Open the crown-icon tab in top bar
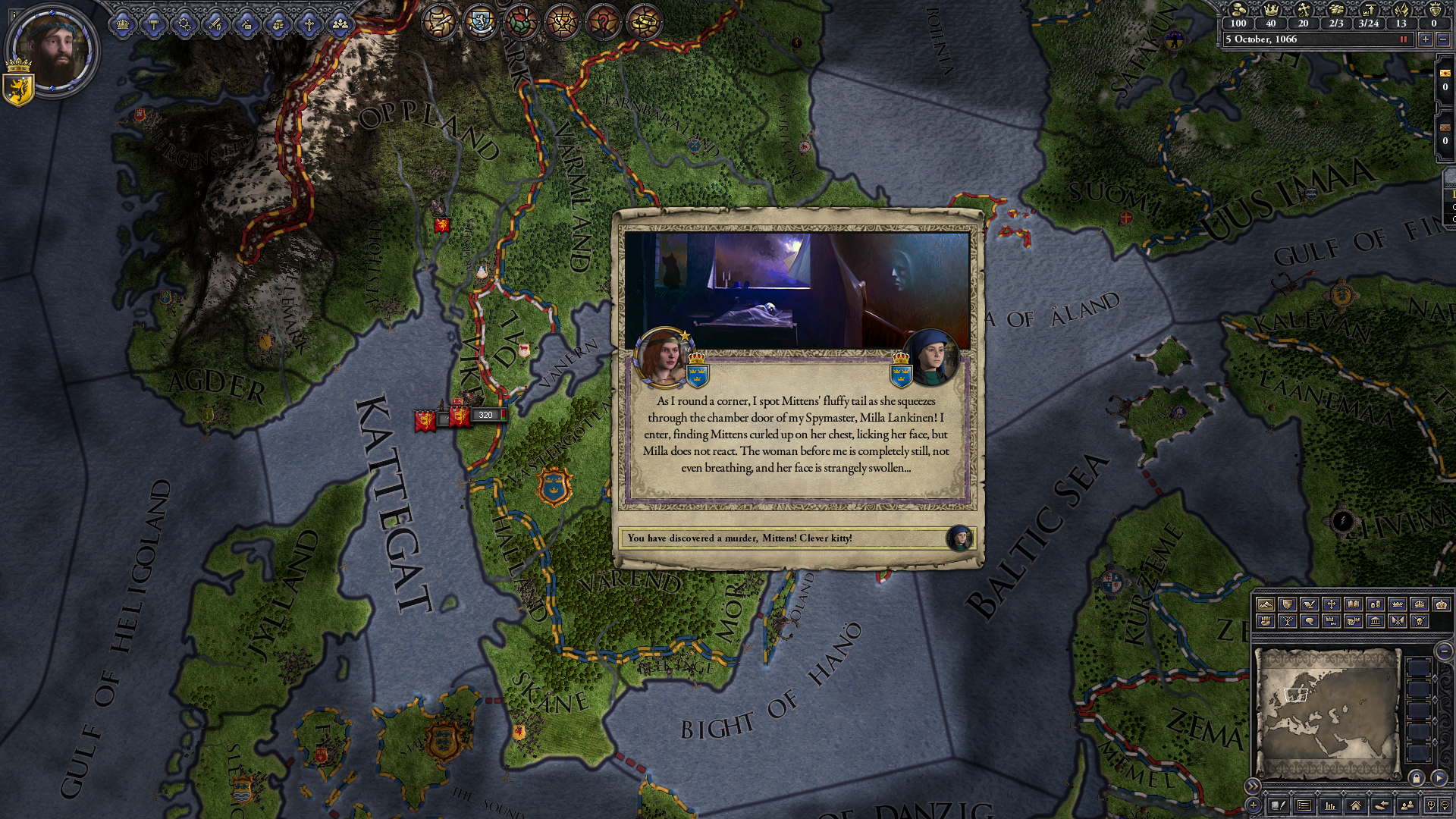The image size is (1456, 819). click(x=122, y=25)
